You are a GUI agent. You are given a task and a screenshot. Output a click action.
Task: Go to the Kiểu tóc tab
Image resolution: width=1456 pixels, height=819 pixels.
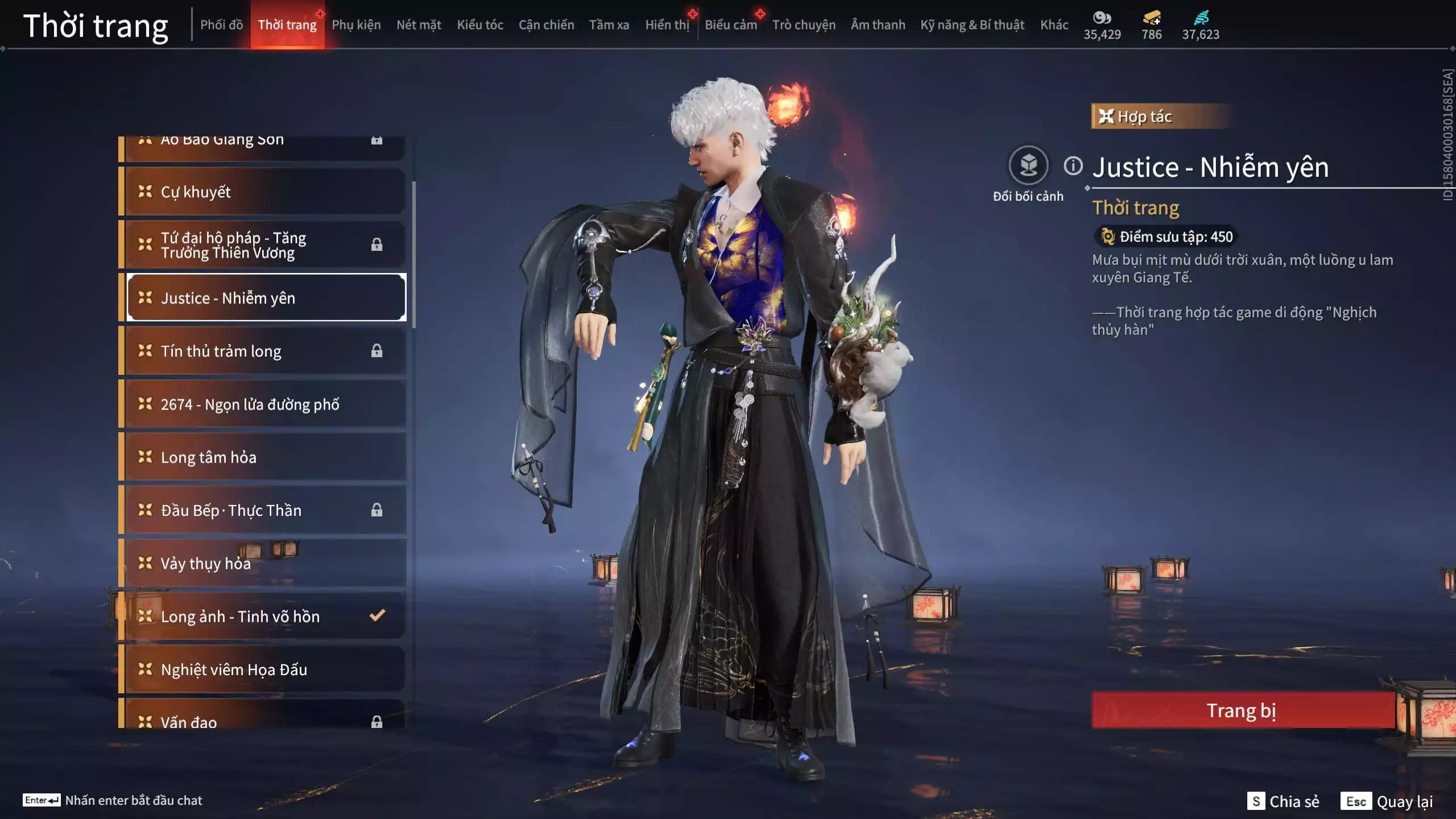[x=480, y=25]
